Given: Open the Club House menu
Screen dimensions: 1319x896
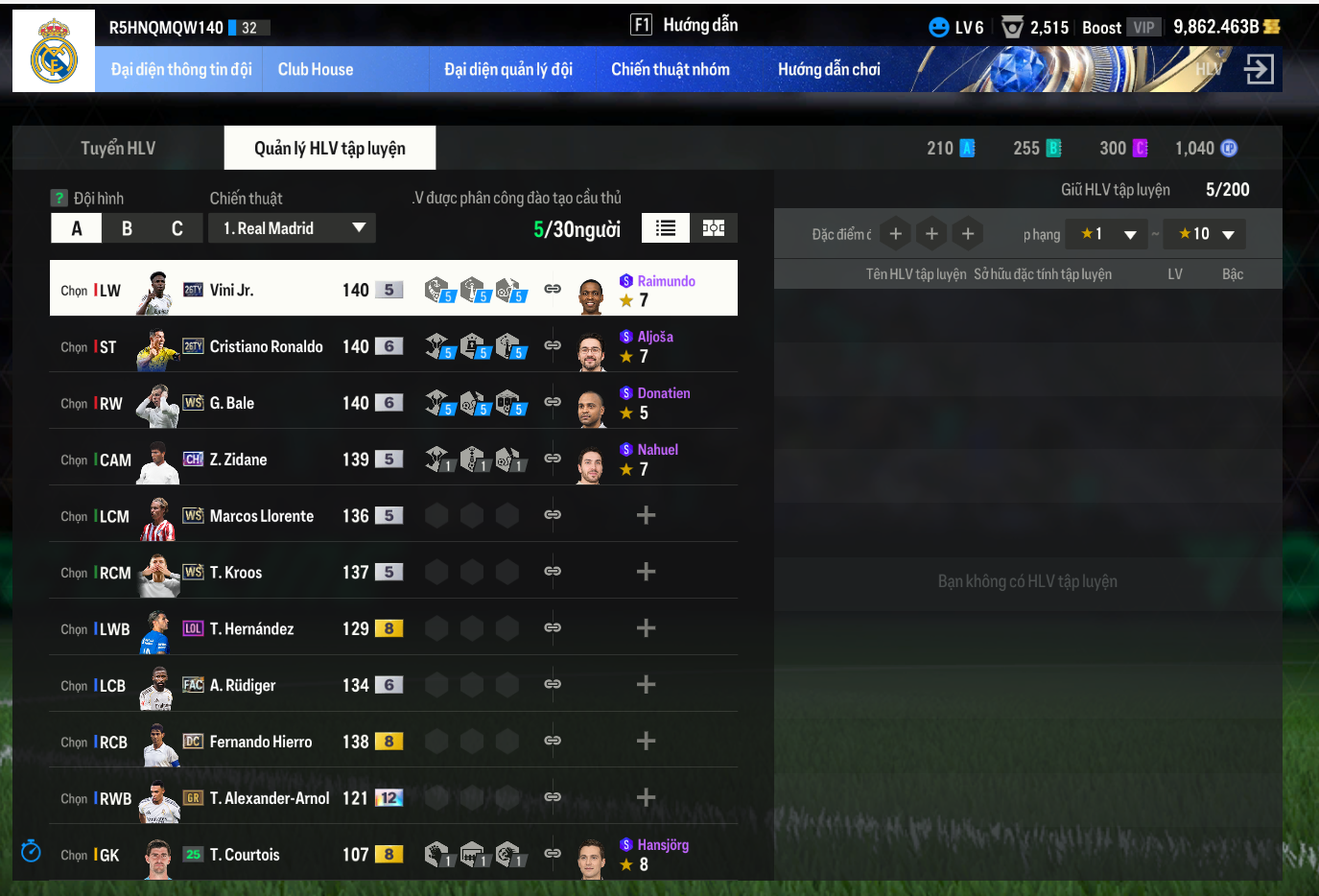Looking at the screenshot, I should 316,70.
